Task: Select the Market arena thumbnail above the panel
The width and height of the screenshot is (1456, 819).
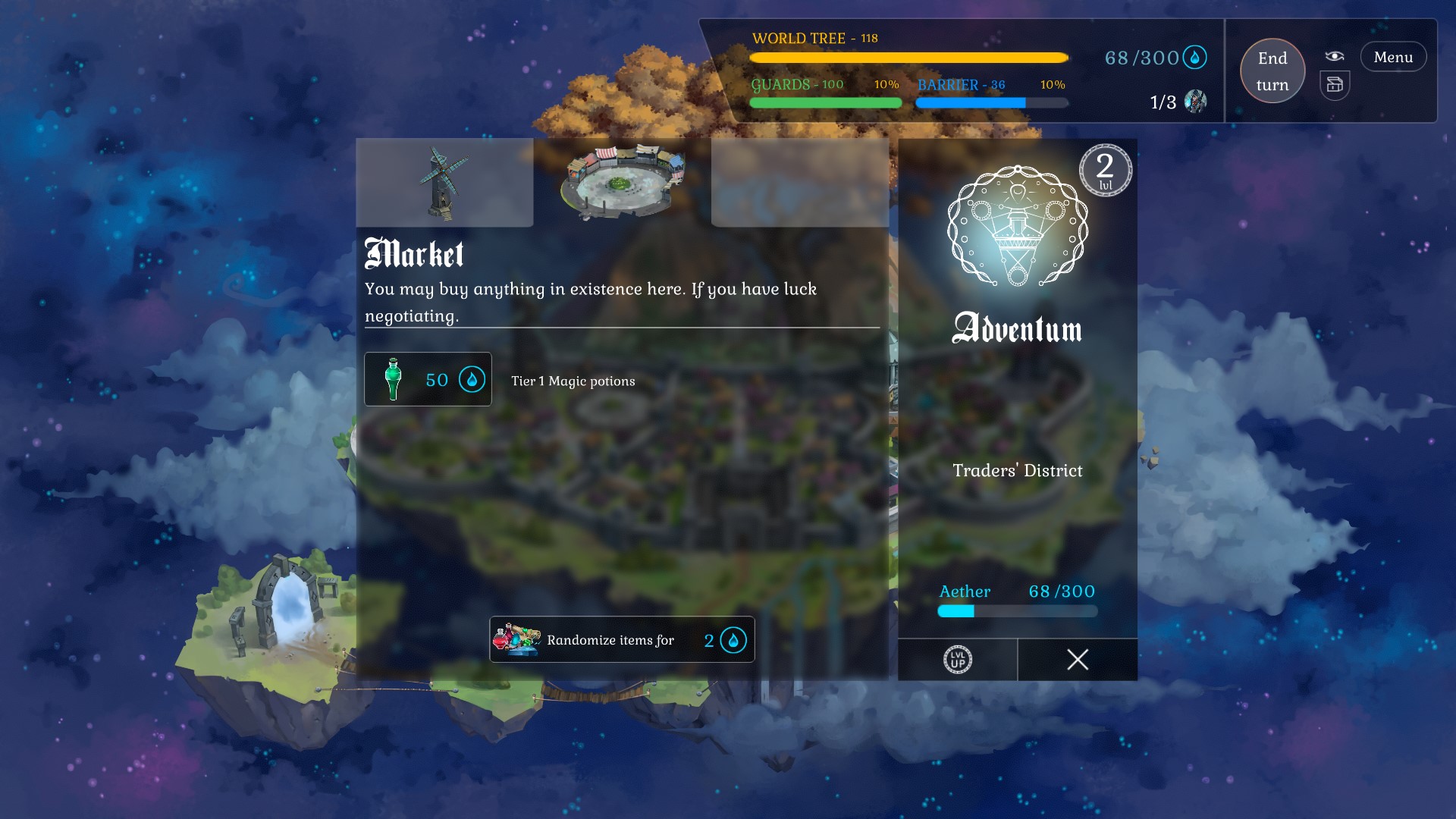Action: pyautogui.click(x=622, y=182)
